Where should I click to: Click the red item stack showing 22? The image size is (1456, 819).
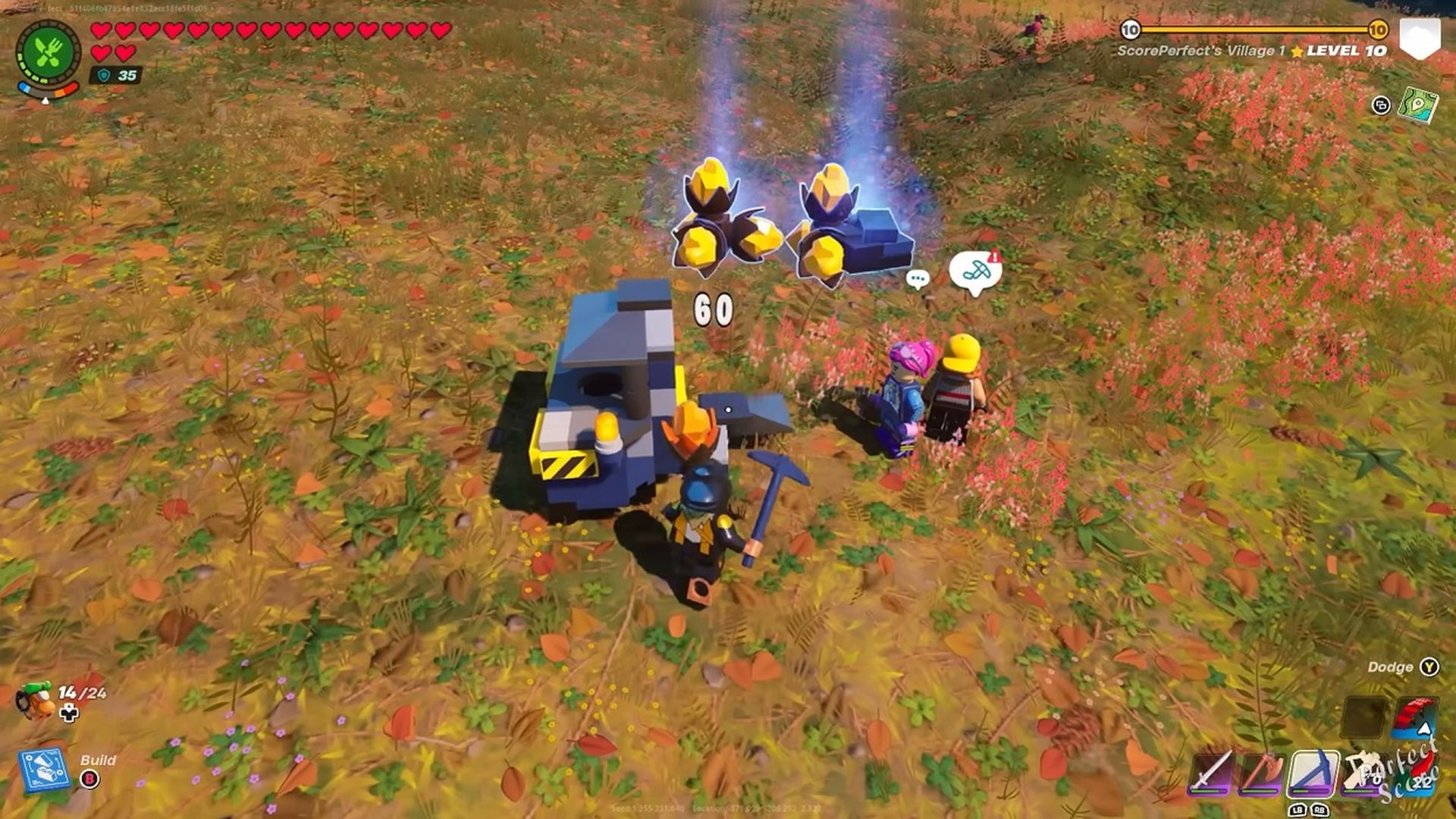pyautogui.click(x=1417, y=770)
